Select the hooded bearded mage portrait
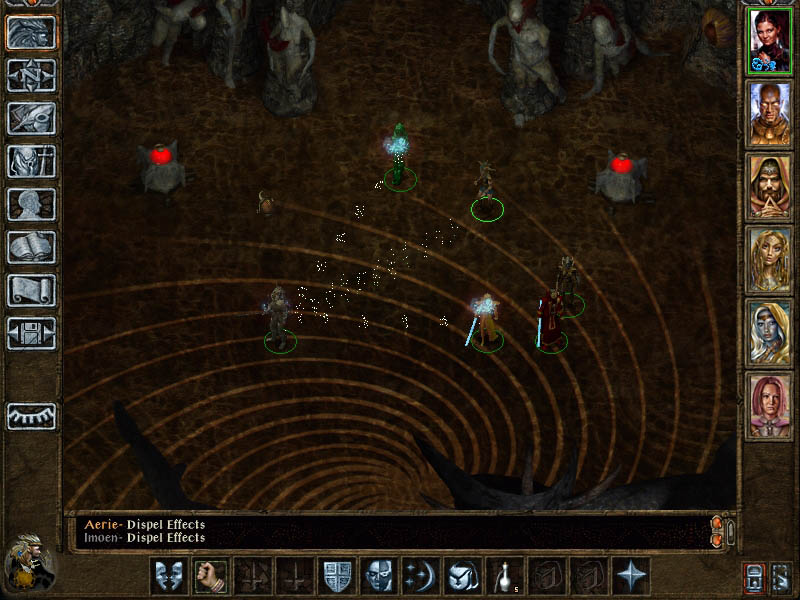800x600 pixels. tap(770, 187)
